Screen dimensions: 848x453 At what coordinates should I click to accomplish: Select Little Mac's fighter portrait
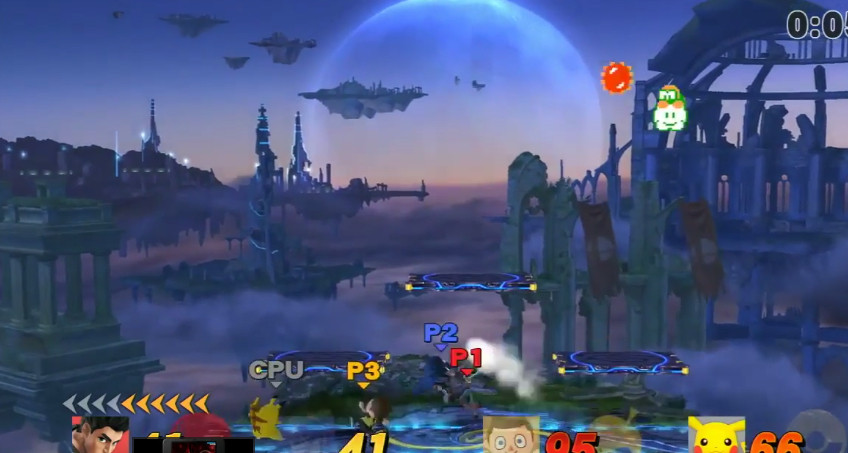click(x=100, y=435)
